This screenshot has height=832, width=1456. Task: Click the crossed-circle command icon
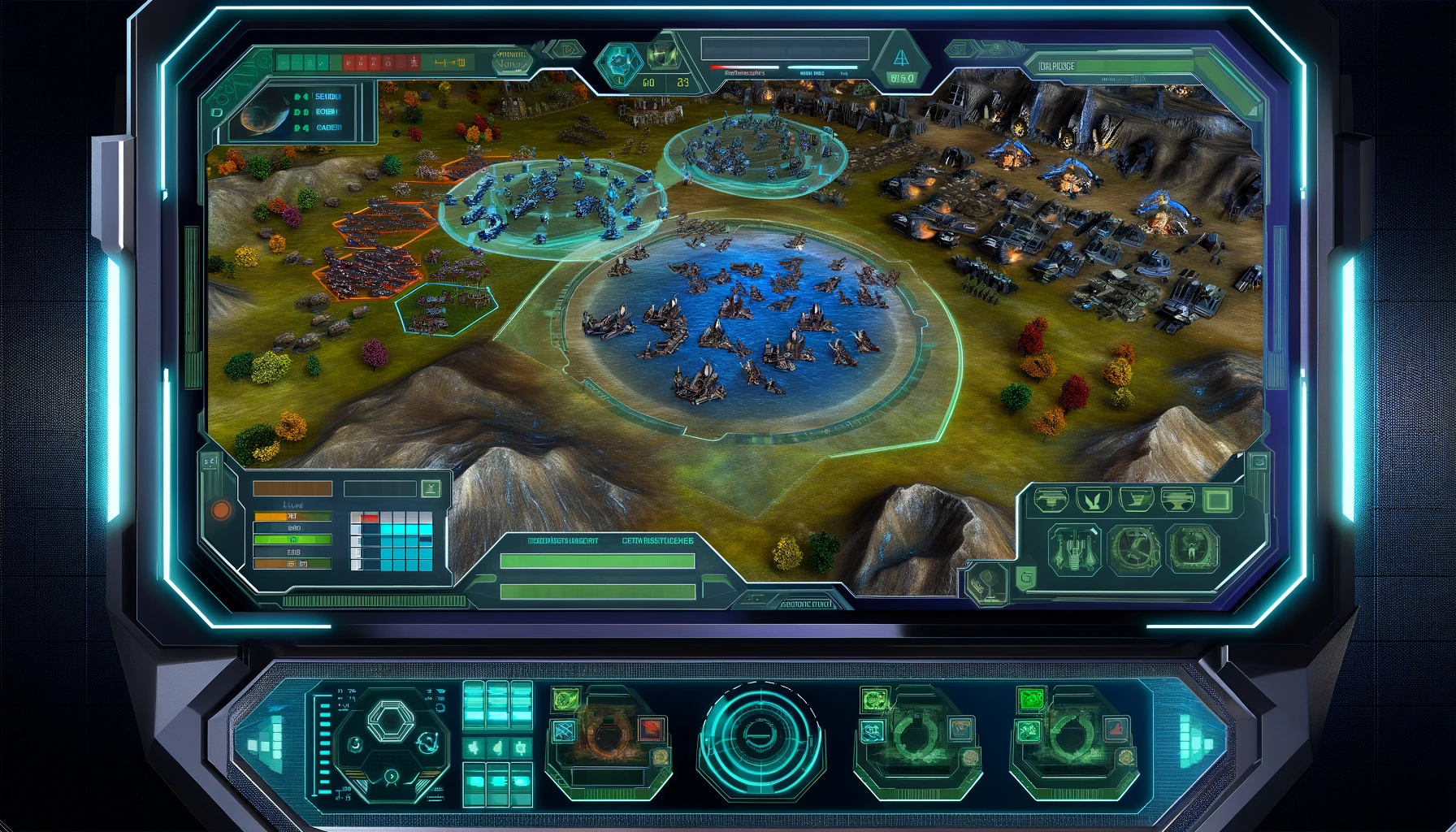(x=1133, y=548)
